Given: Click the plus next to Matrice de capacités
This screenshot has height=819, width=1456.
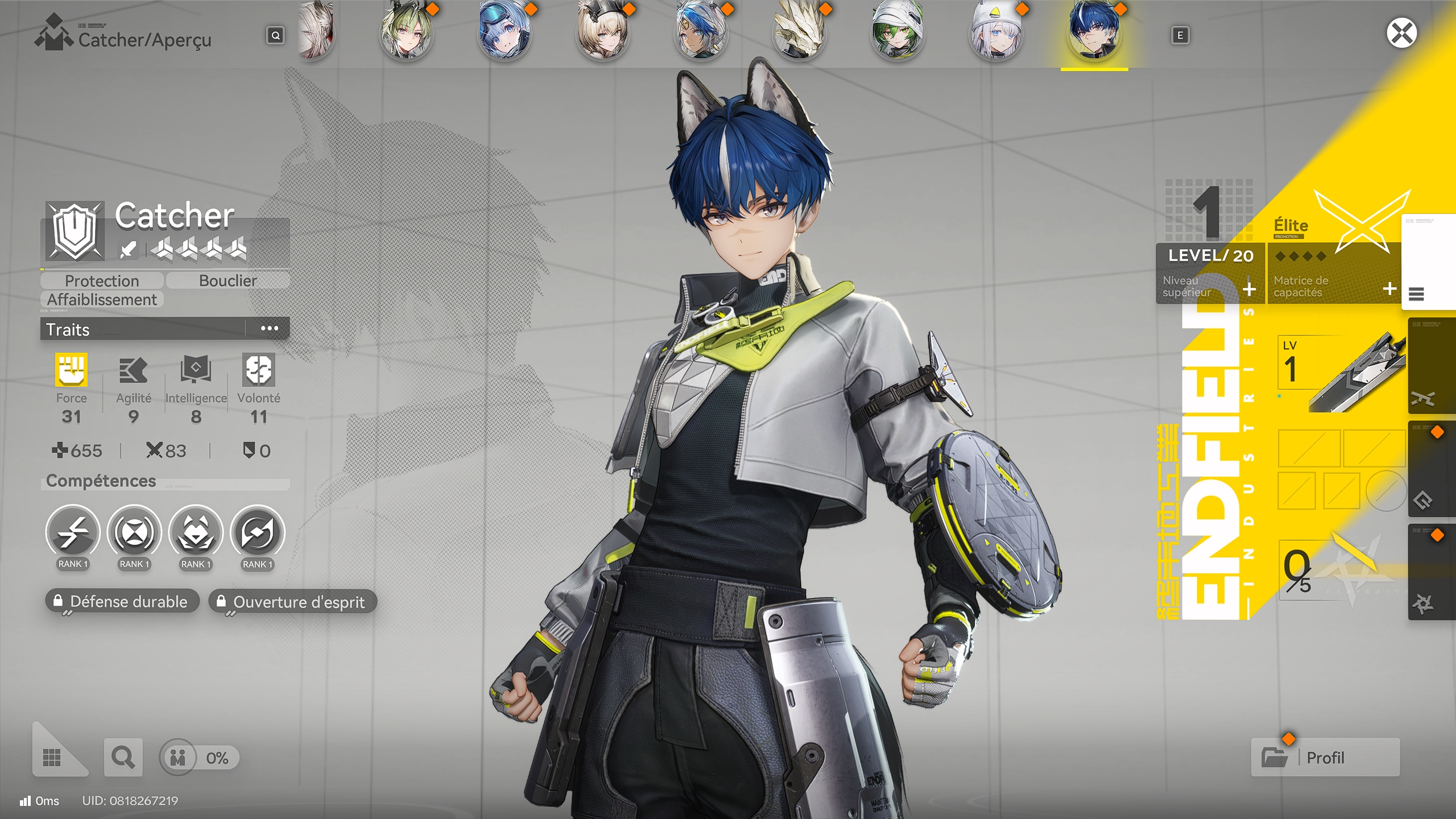Looking at the screenshot, I should (1390, 289).
